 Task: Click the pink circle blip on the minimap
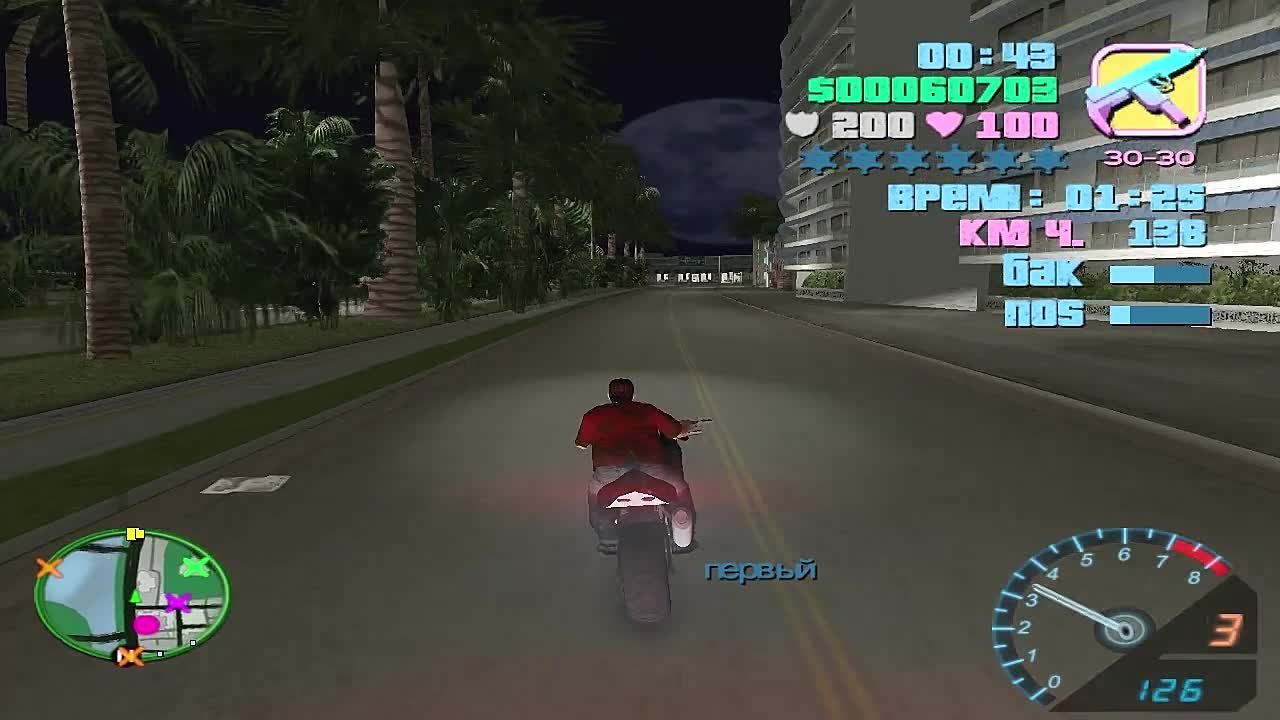147,623
